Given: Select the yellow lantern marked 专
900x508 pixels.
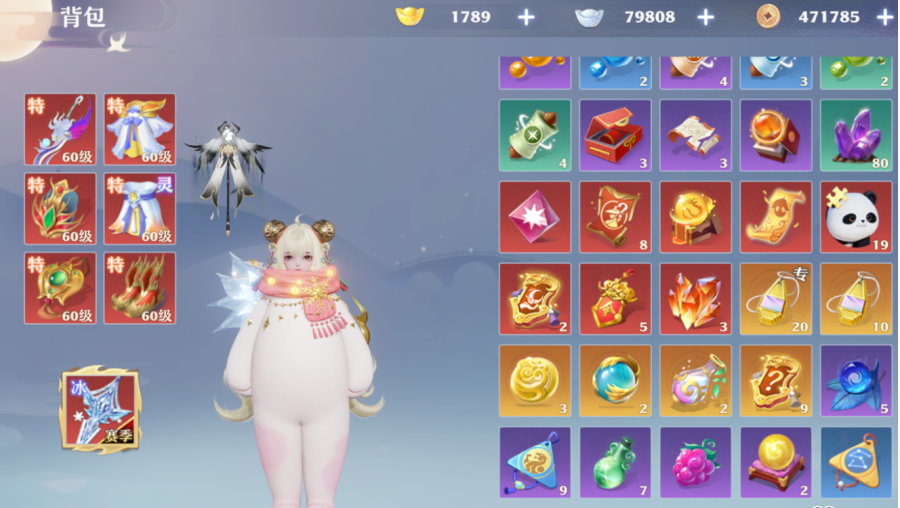Looking at the screenshot, I should pos(775,298).
